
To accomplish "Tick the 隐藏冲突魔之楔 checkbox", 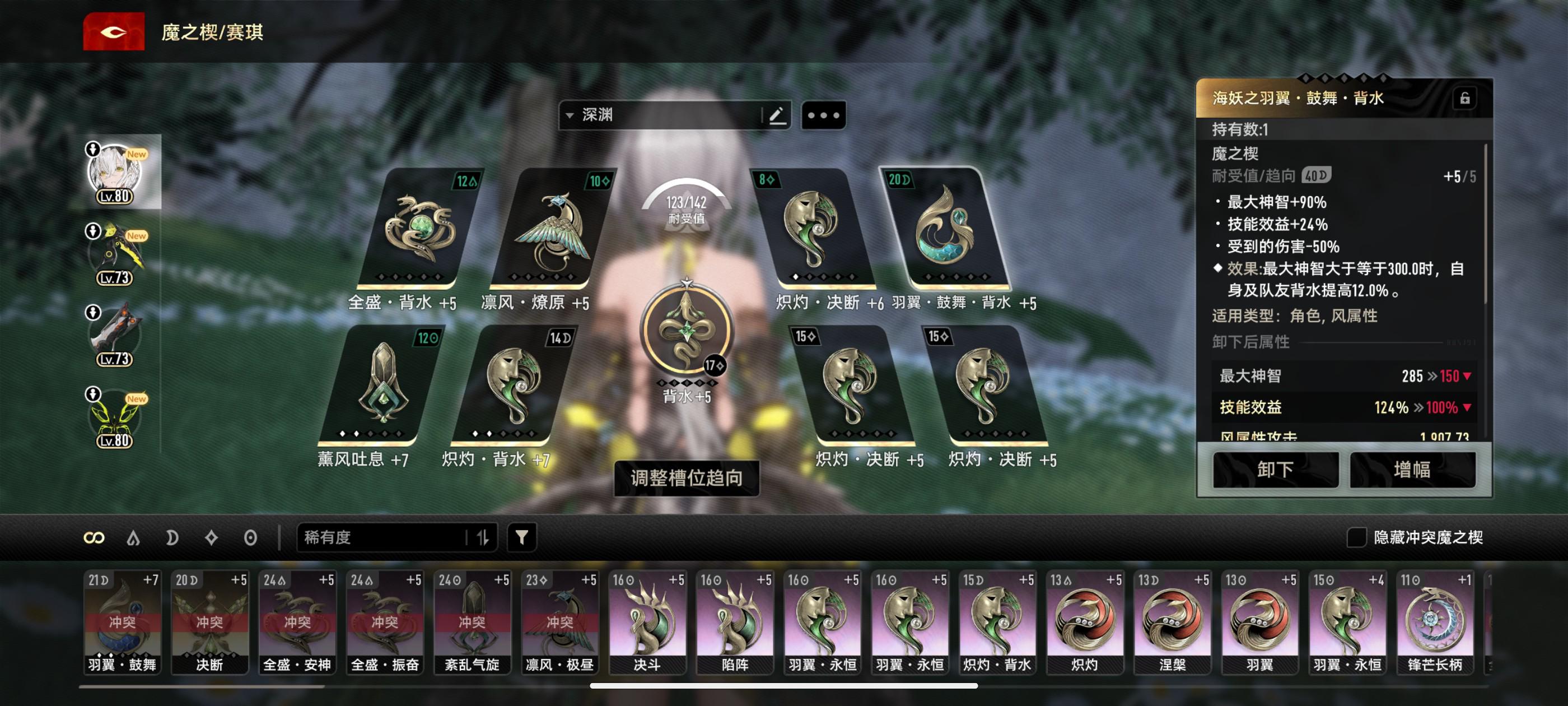I will [1356, 537].
